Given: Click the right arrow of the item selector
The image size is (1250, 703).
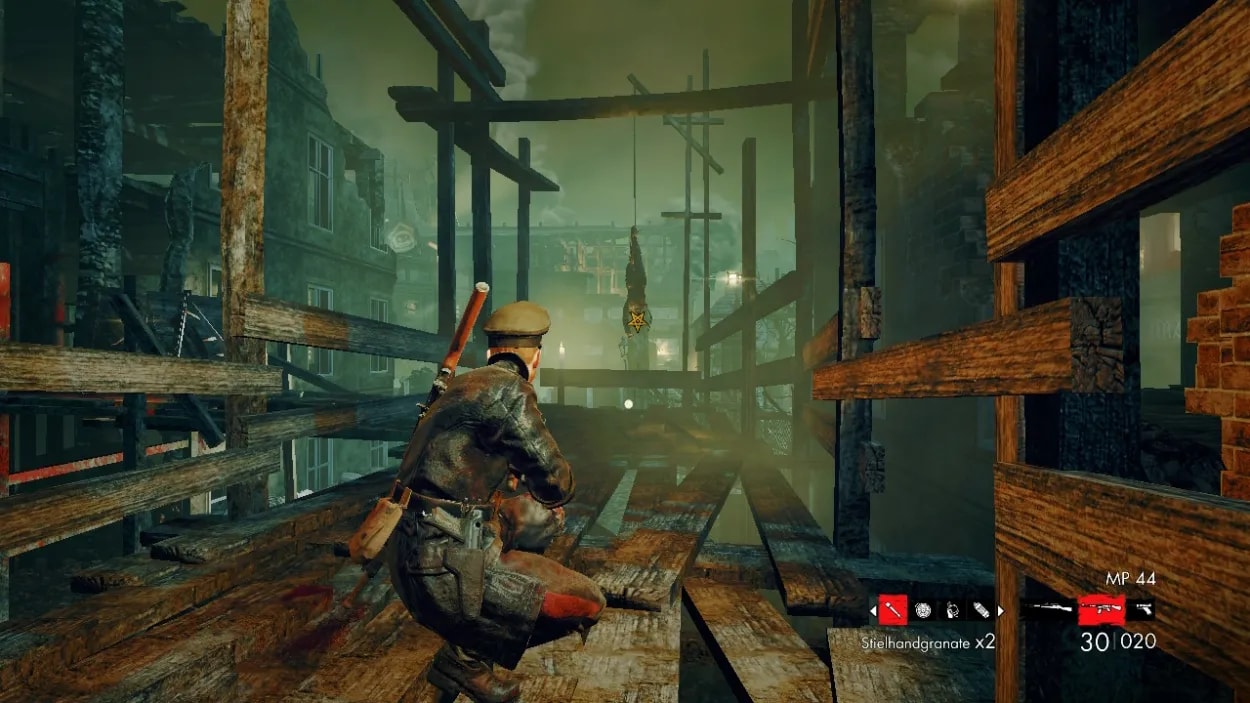Looking at the screenshot, I should pos(1001,608).
